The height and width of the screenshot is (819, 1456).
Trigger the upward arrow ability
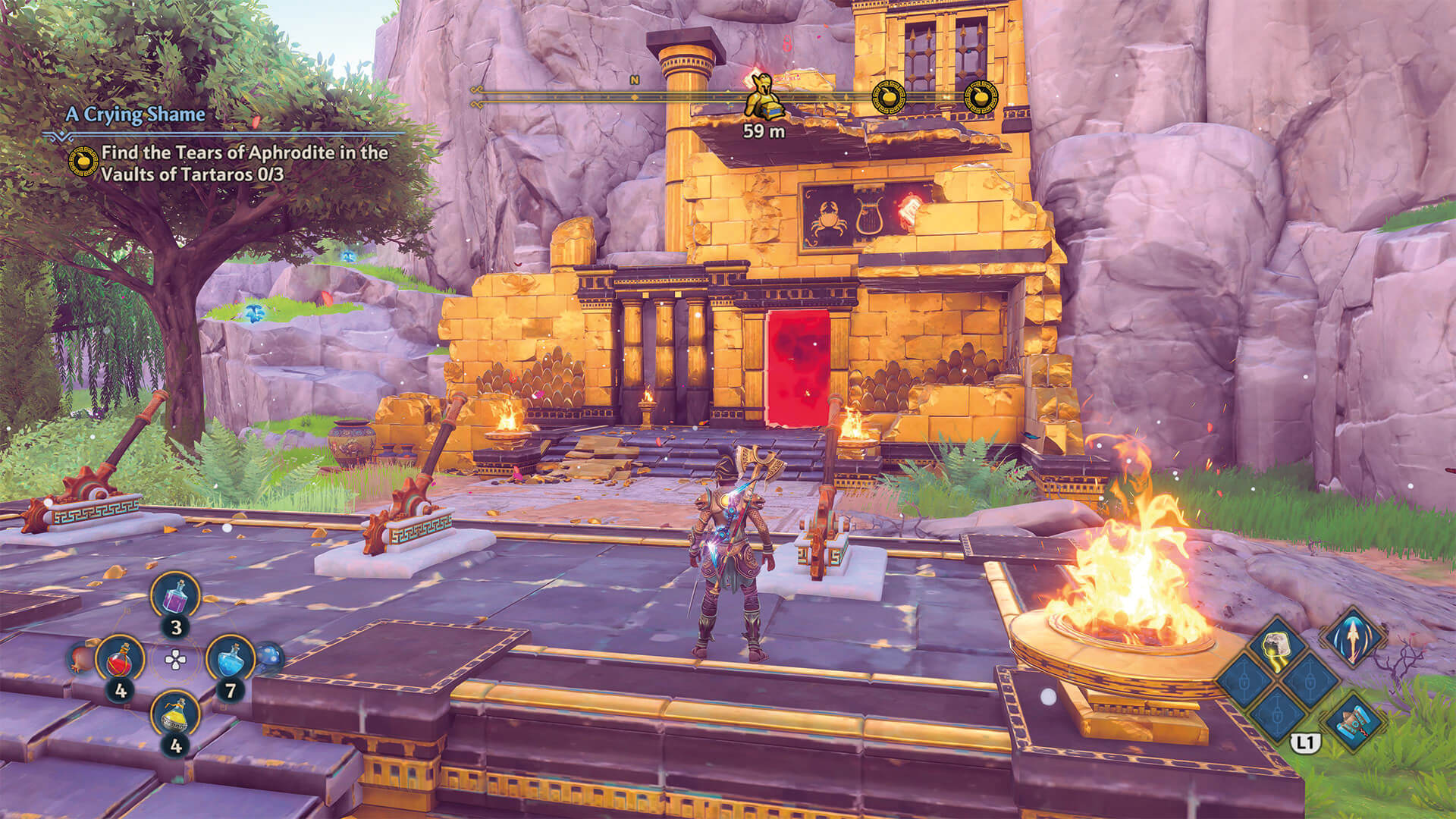1353,635
